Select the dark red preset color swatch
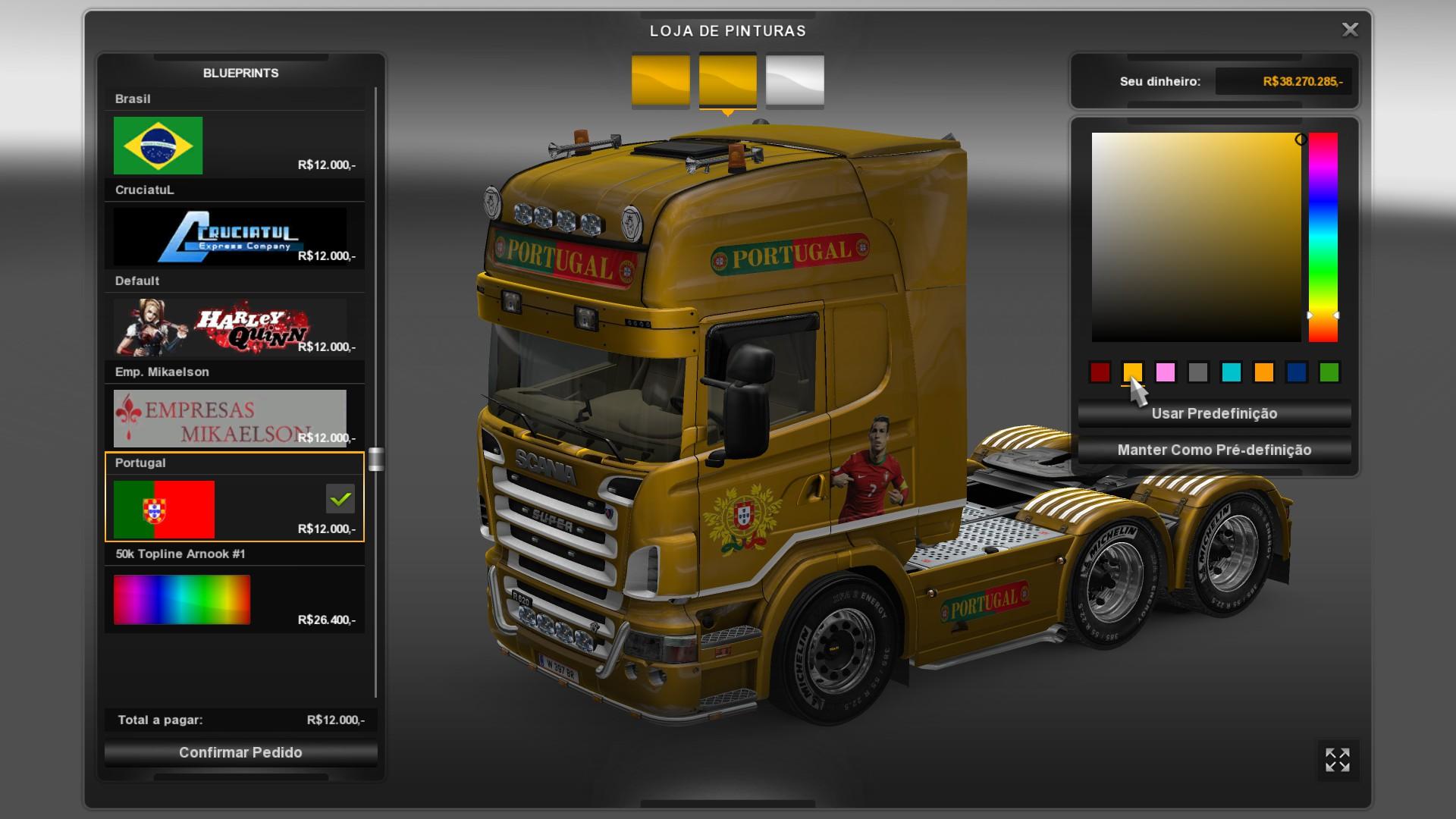Viewport: 1456px width, 819px height. pyautogui.click(x=1100, y=373)
